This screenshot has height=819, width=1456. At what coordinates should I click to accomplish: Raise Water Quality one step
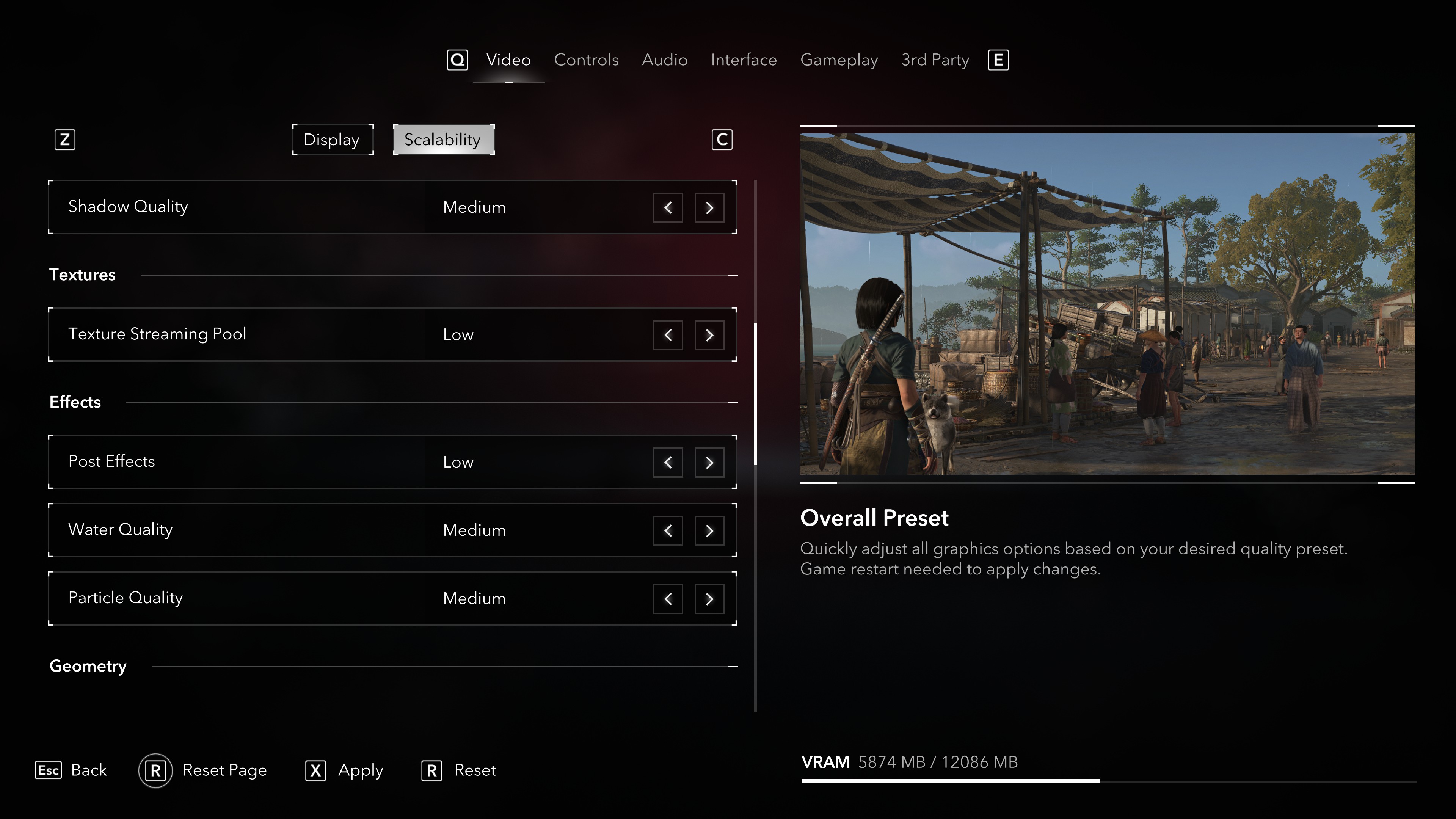[x=709, y=531]
